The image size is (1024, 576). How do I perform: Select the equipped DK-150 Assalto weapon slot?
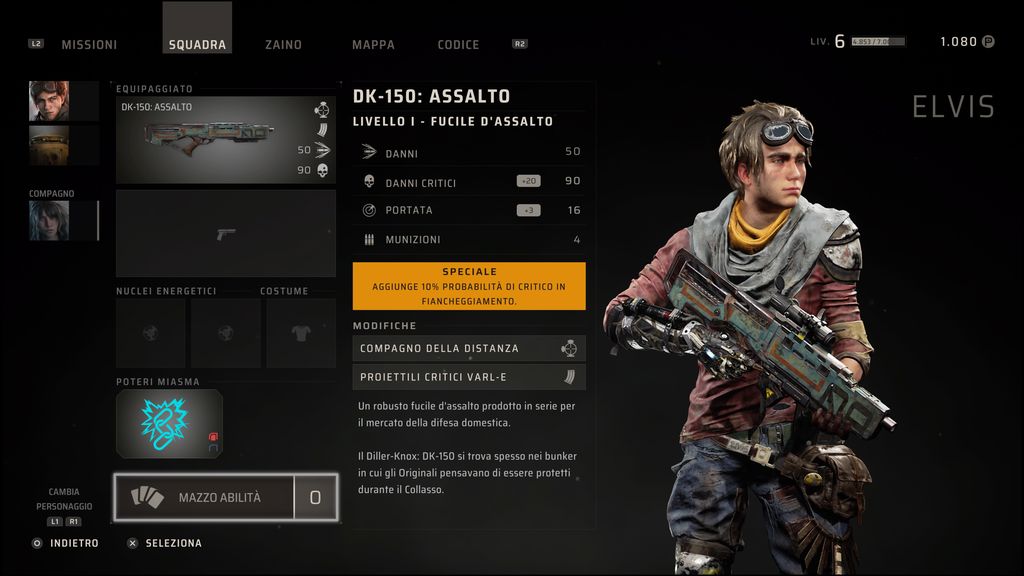tap(225, 140)
